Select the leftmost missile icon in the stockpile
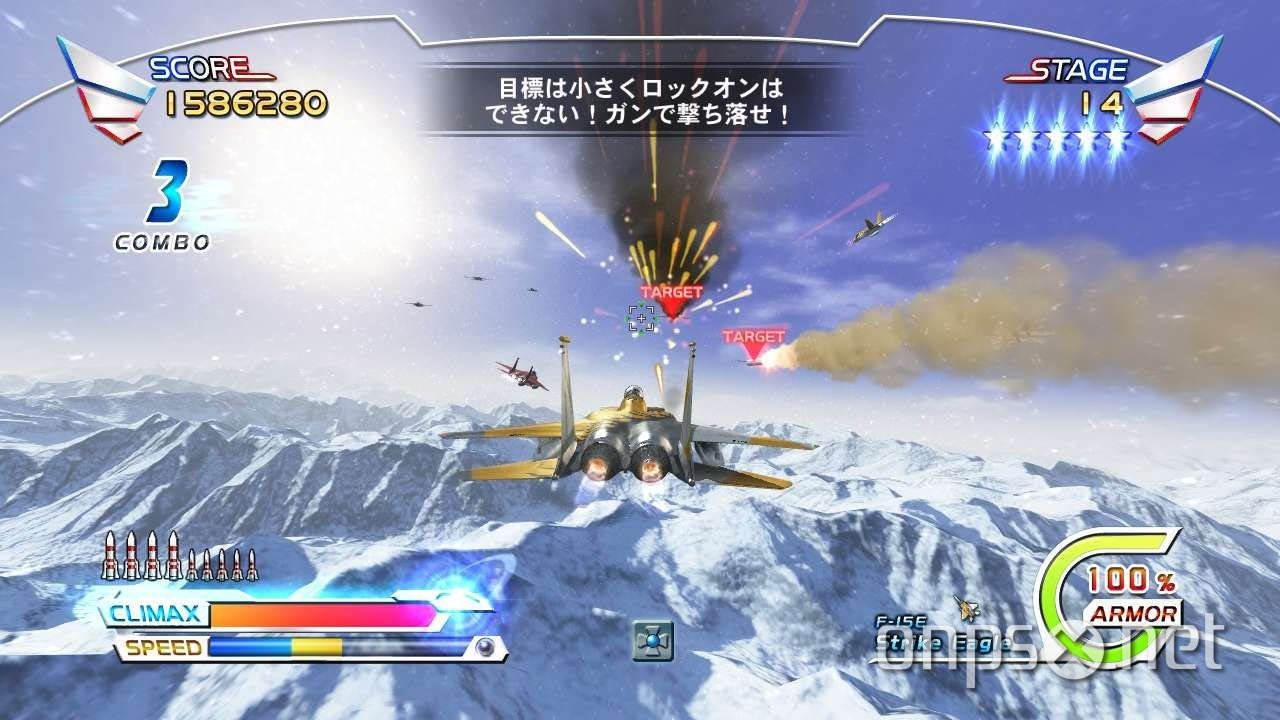Screen dimensions: 1280x720 pos(108,556)
